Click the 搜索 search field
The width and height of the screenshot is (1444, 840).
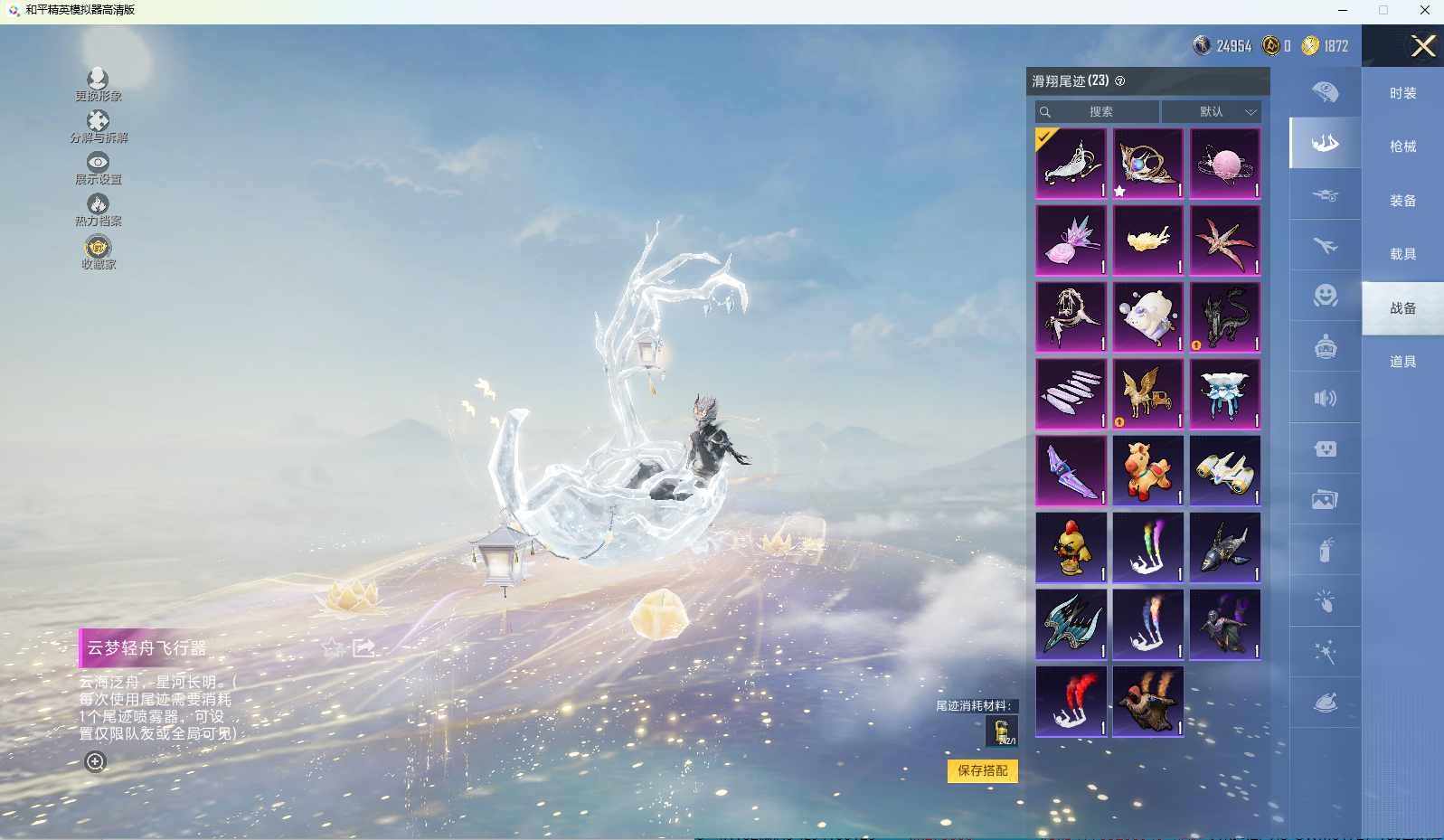point(1098,112)
